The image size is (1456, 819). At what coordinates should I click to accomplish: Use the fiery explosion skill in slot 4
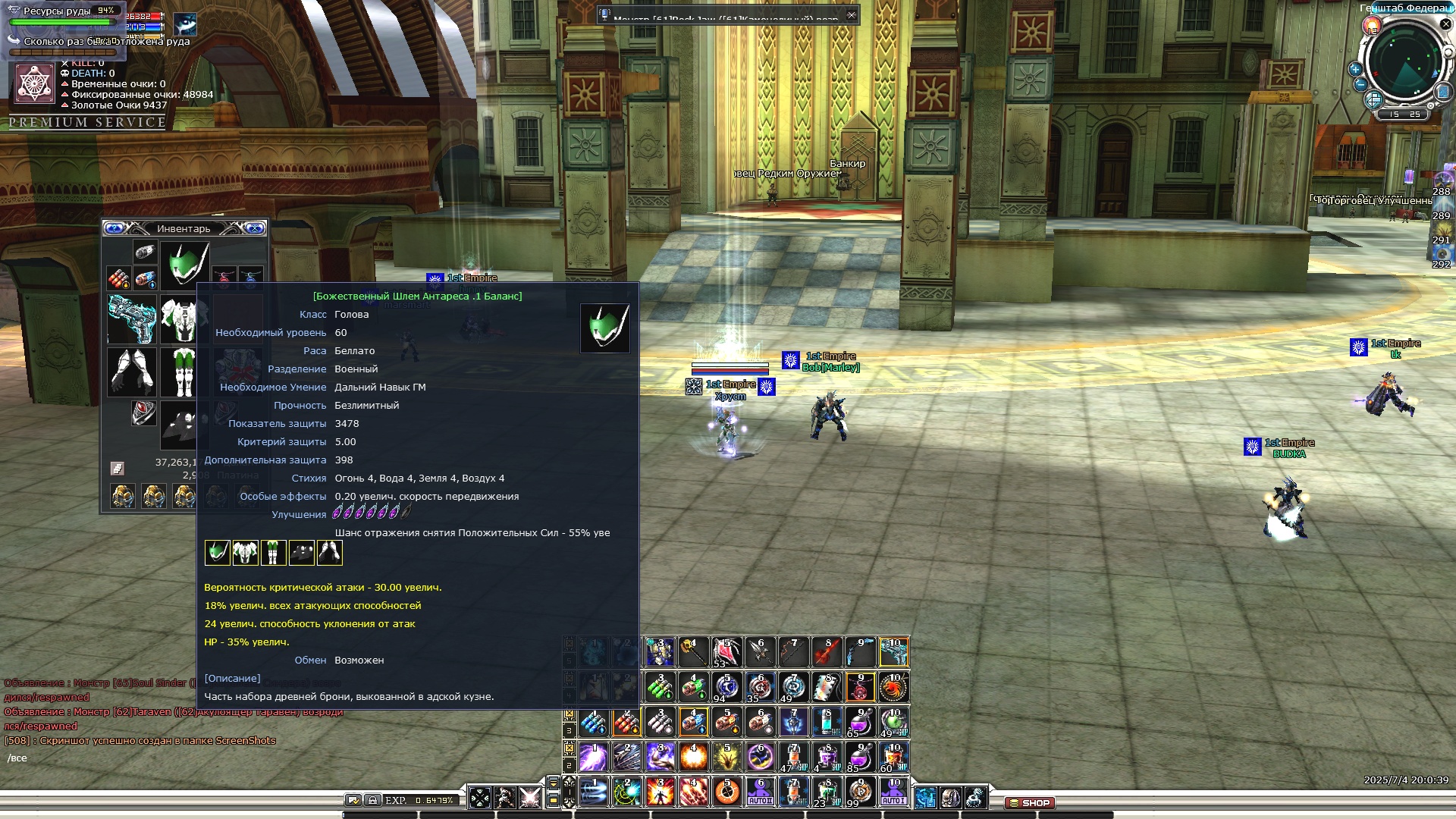(x=693, y=757)
